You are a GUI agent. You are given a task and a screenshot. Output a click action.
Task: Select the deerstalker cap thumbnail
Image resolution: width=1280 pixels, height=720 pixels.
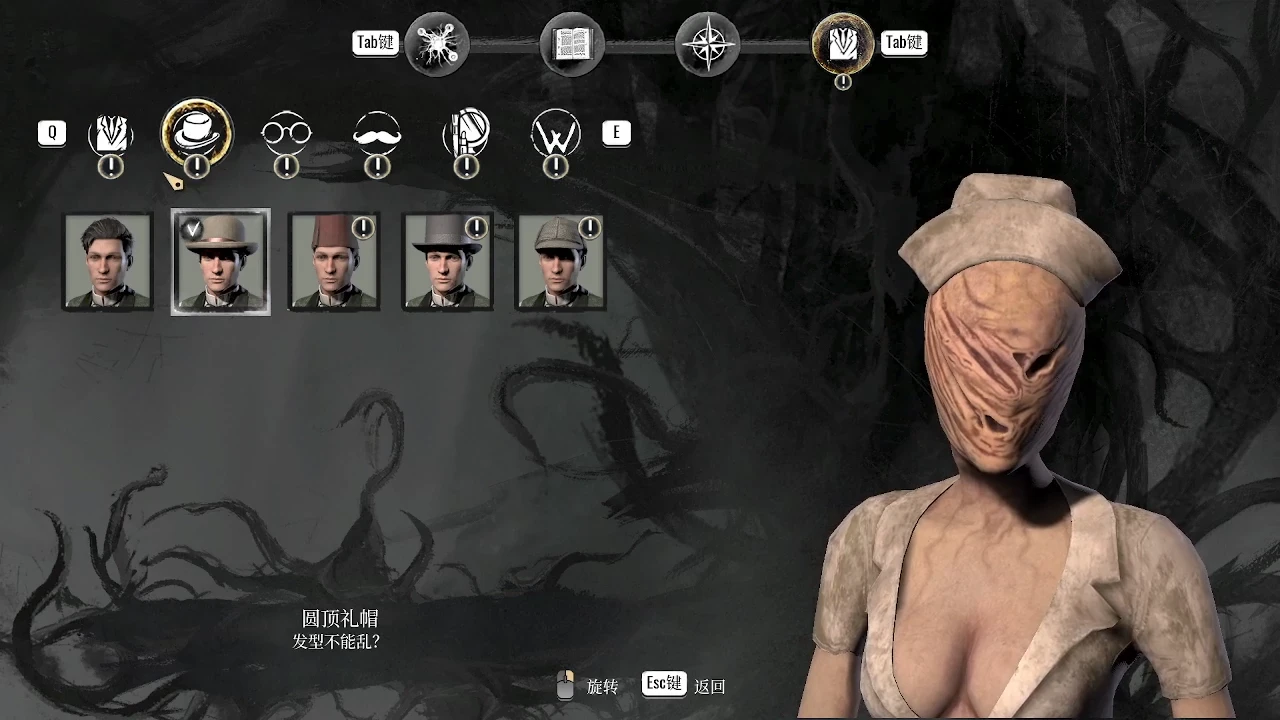560,261
